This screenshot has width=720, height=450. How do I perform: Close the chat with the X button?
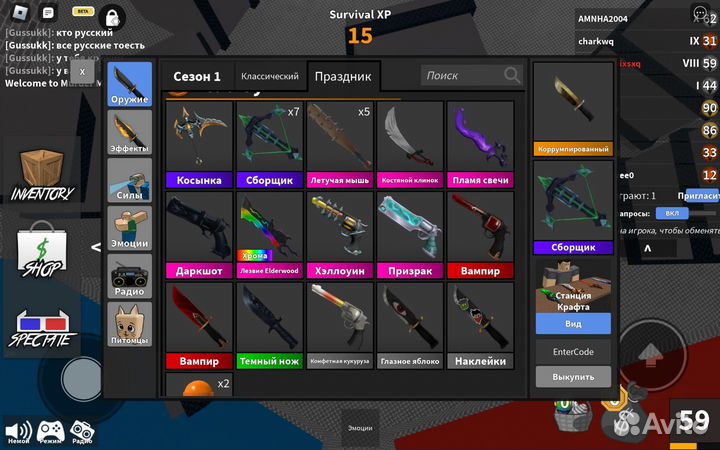(82, 72)
